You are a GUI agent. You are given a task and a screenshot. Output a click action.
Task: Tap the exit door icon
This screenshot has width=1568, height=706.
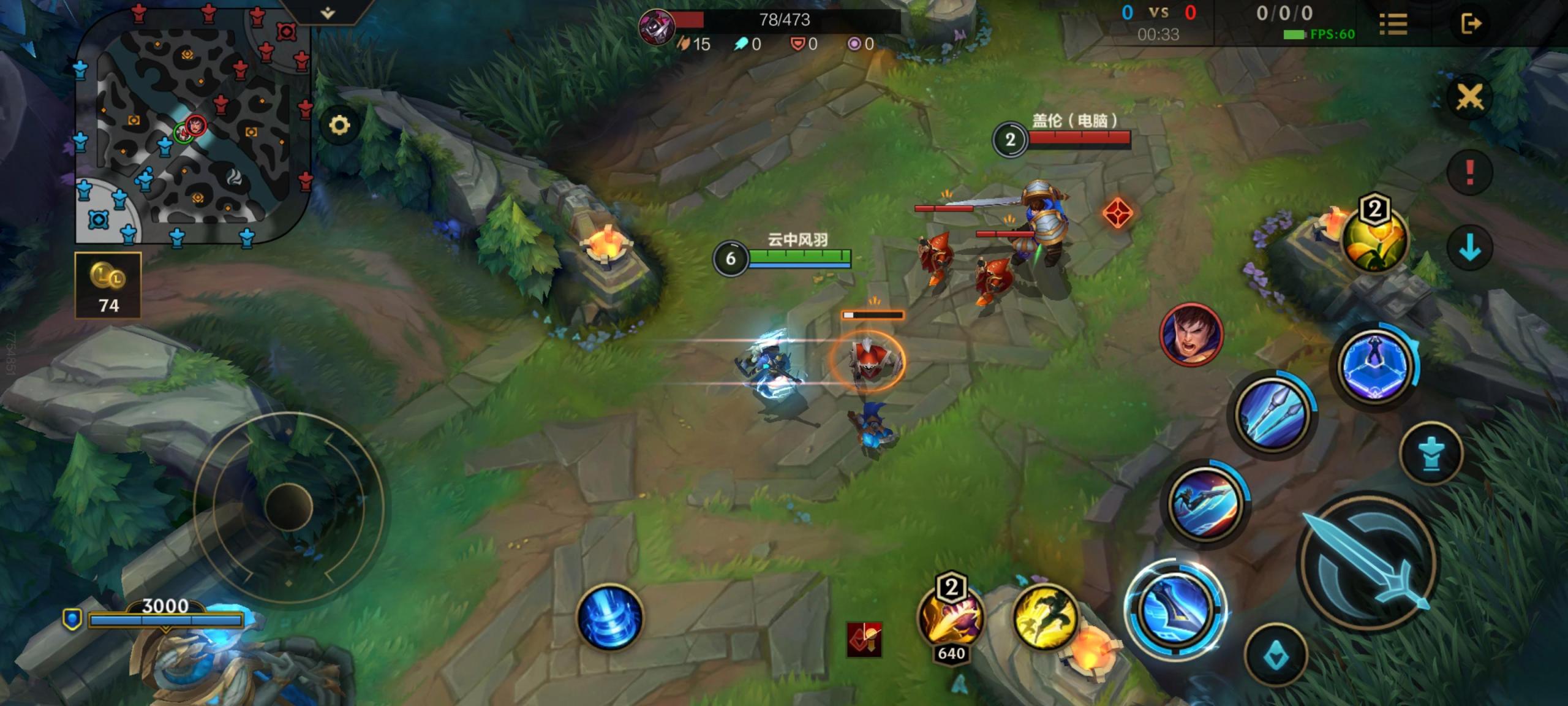1471,25
